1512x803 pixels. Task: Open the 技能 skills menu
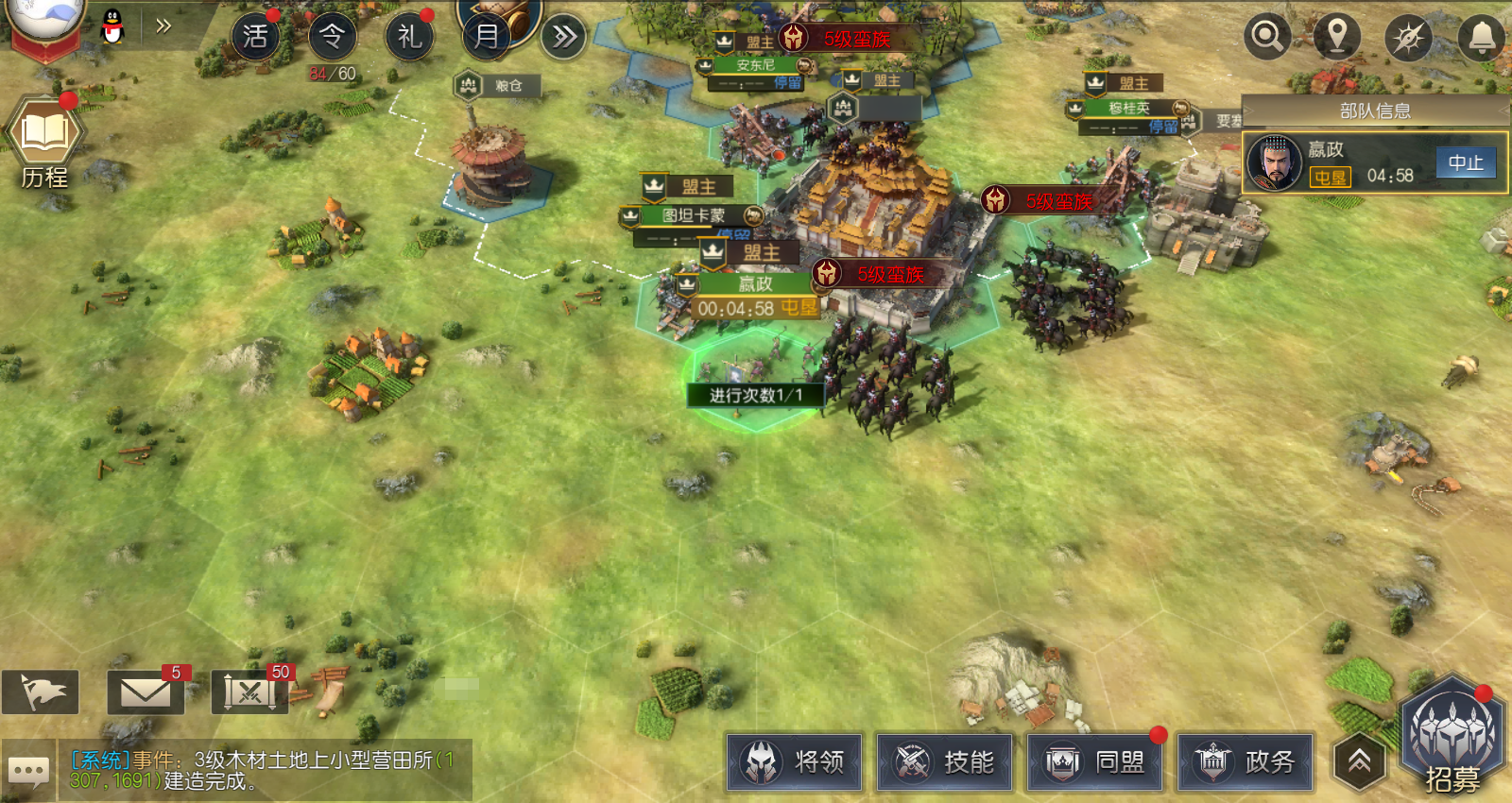point(945,761)
